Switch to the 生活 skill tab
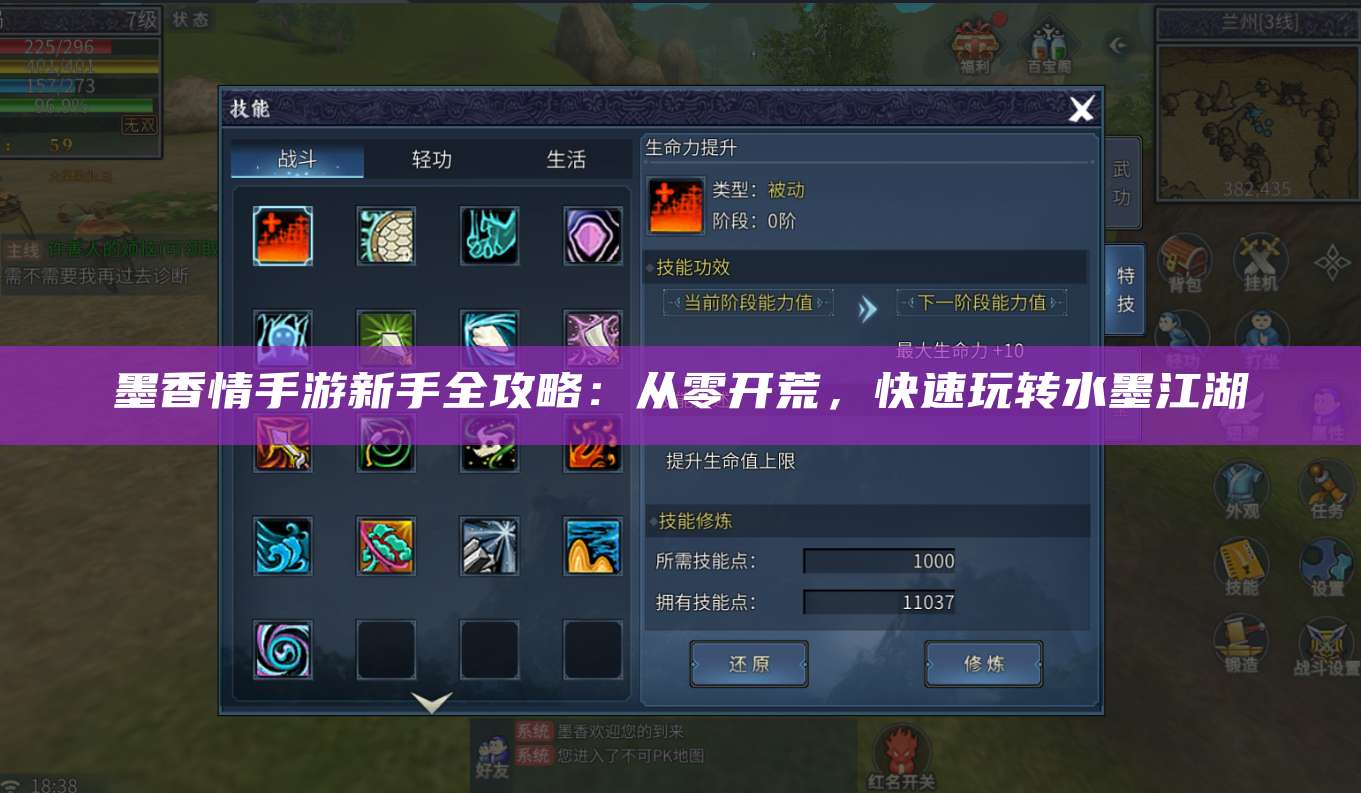Viewport: 1361px width, 793px height. click(x=567, y=159)
